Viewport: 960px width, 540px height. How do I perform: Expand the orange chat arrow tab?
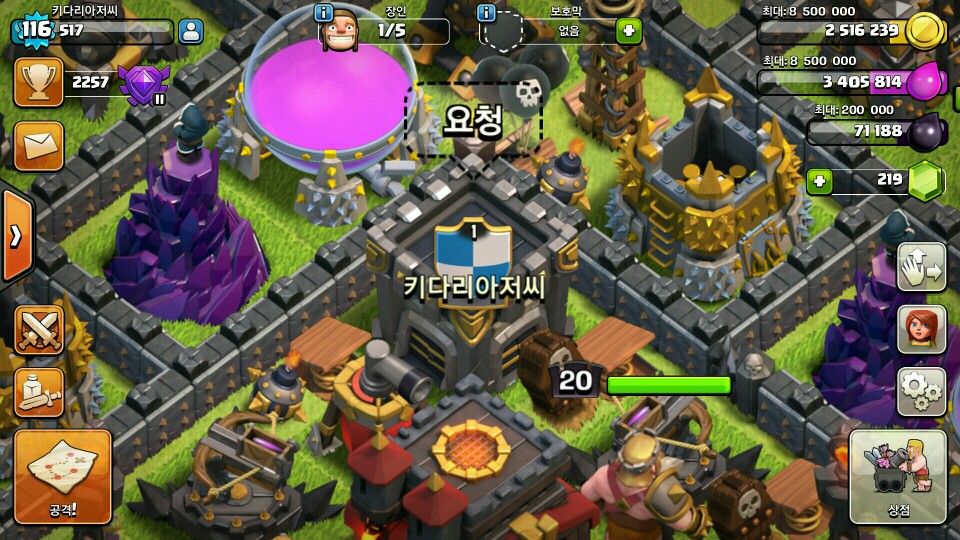pyautogui.click(x=16, y=236)
